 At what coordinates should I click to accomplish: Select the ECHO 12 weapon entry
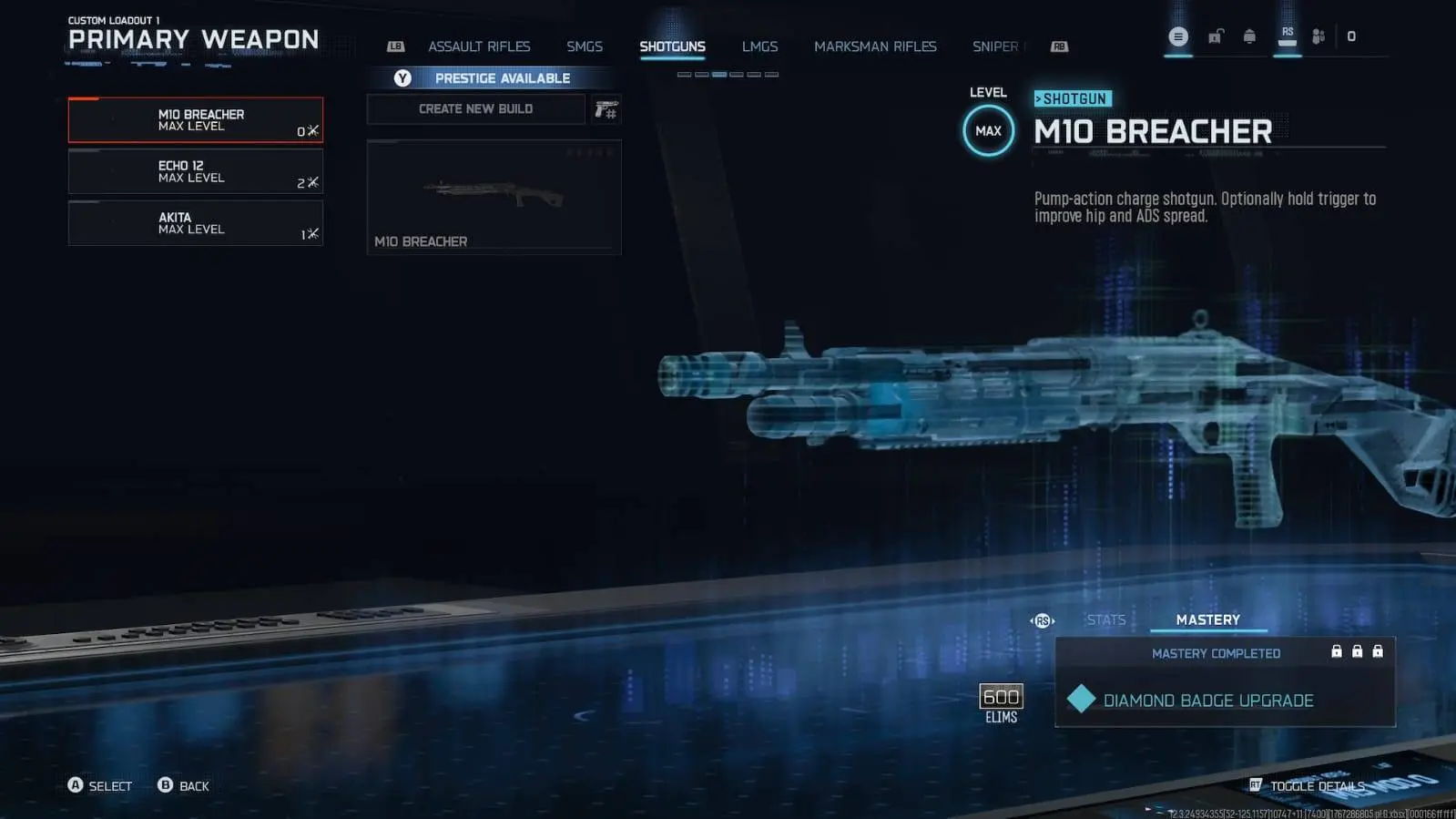coord(194,171)
